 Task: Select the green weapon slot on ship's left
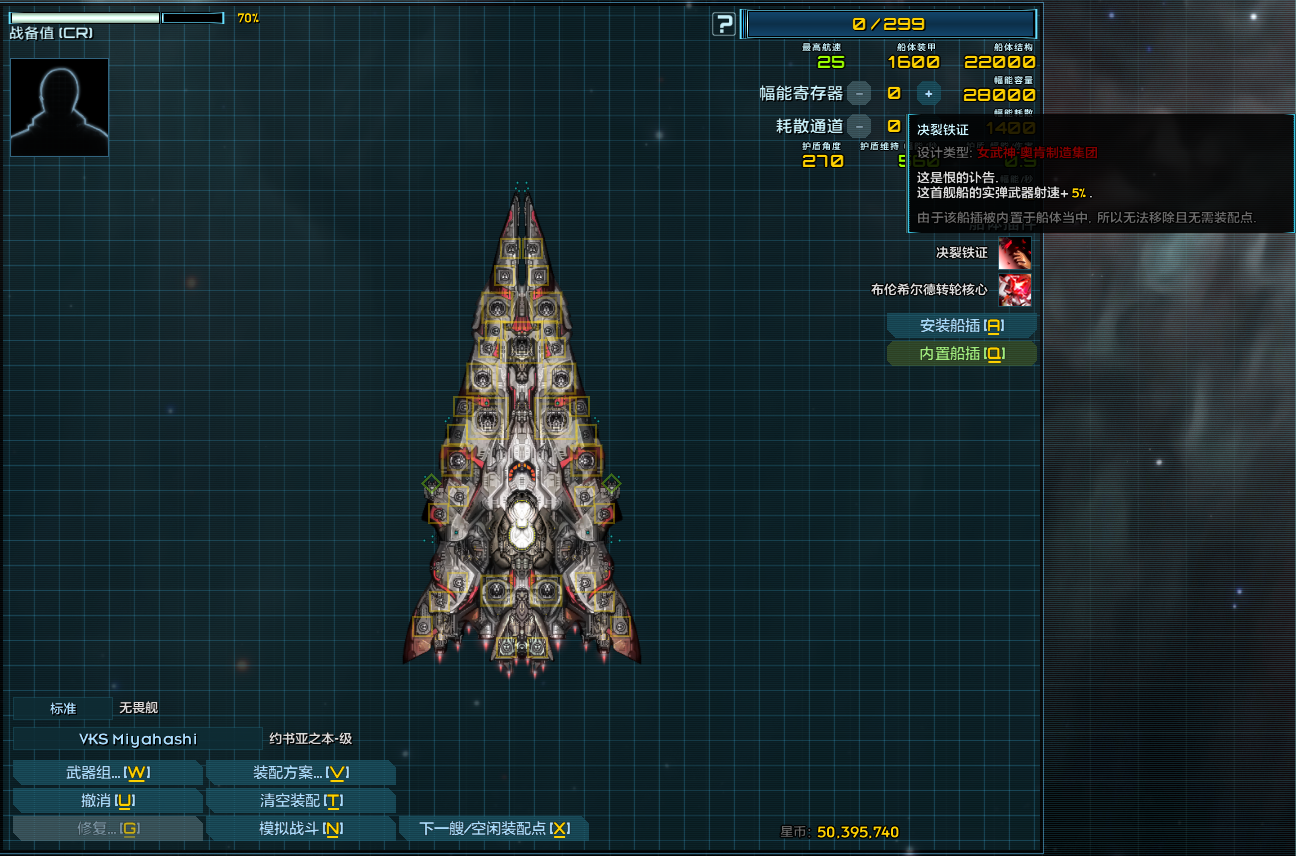coord(433,485)
